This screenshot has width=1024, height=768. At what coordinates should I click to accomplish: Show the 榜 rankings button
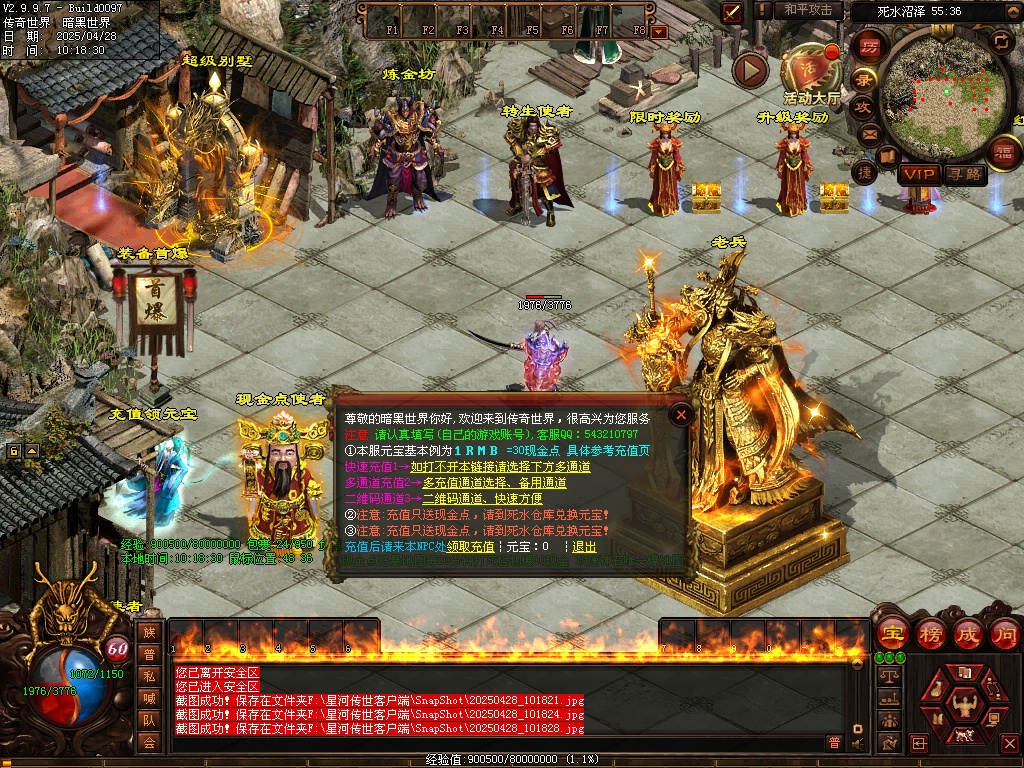(x=930, y=634)
